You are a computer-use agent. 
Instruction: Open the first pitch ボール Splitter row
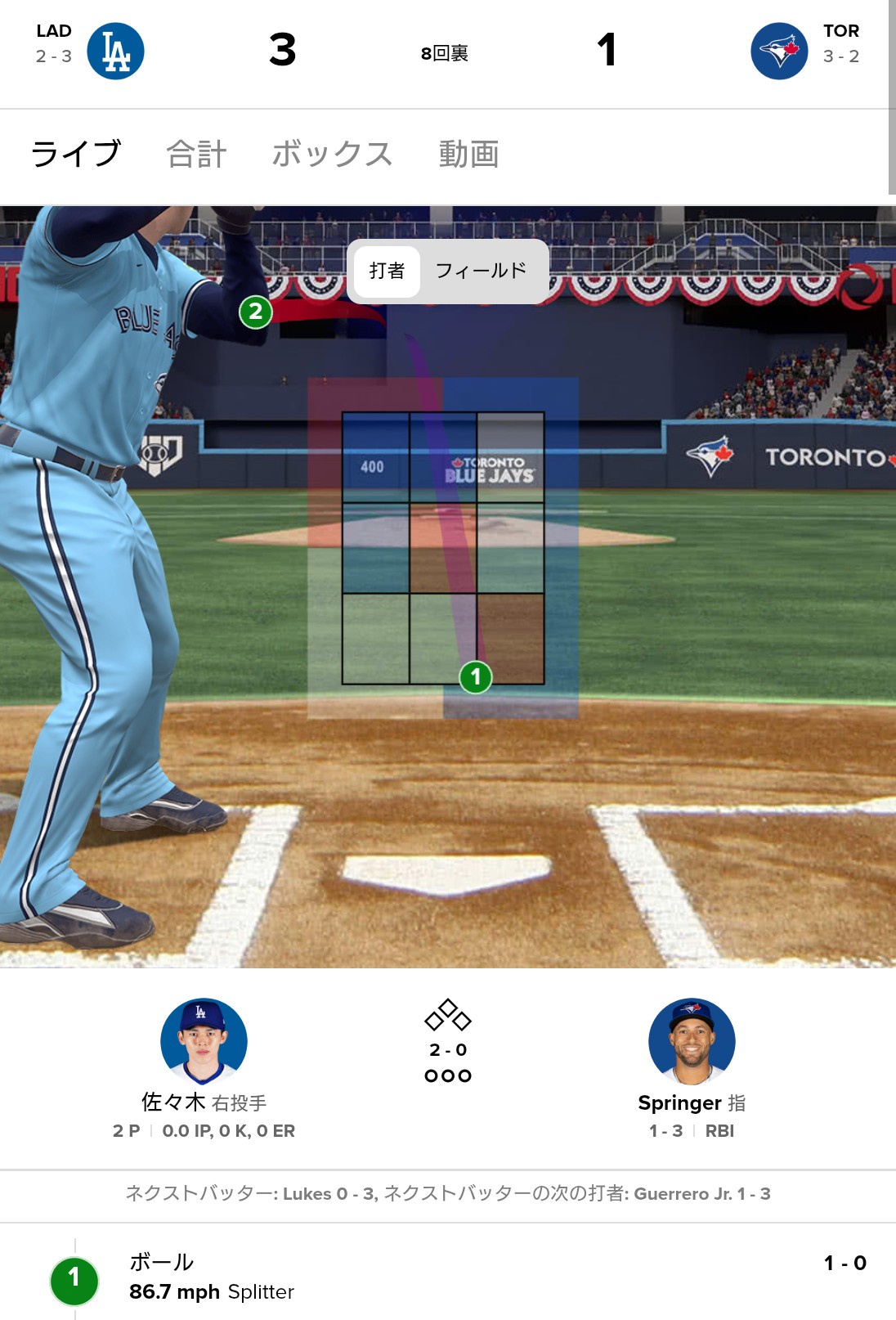[x=448, y=1276]
